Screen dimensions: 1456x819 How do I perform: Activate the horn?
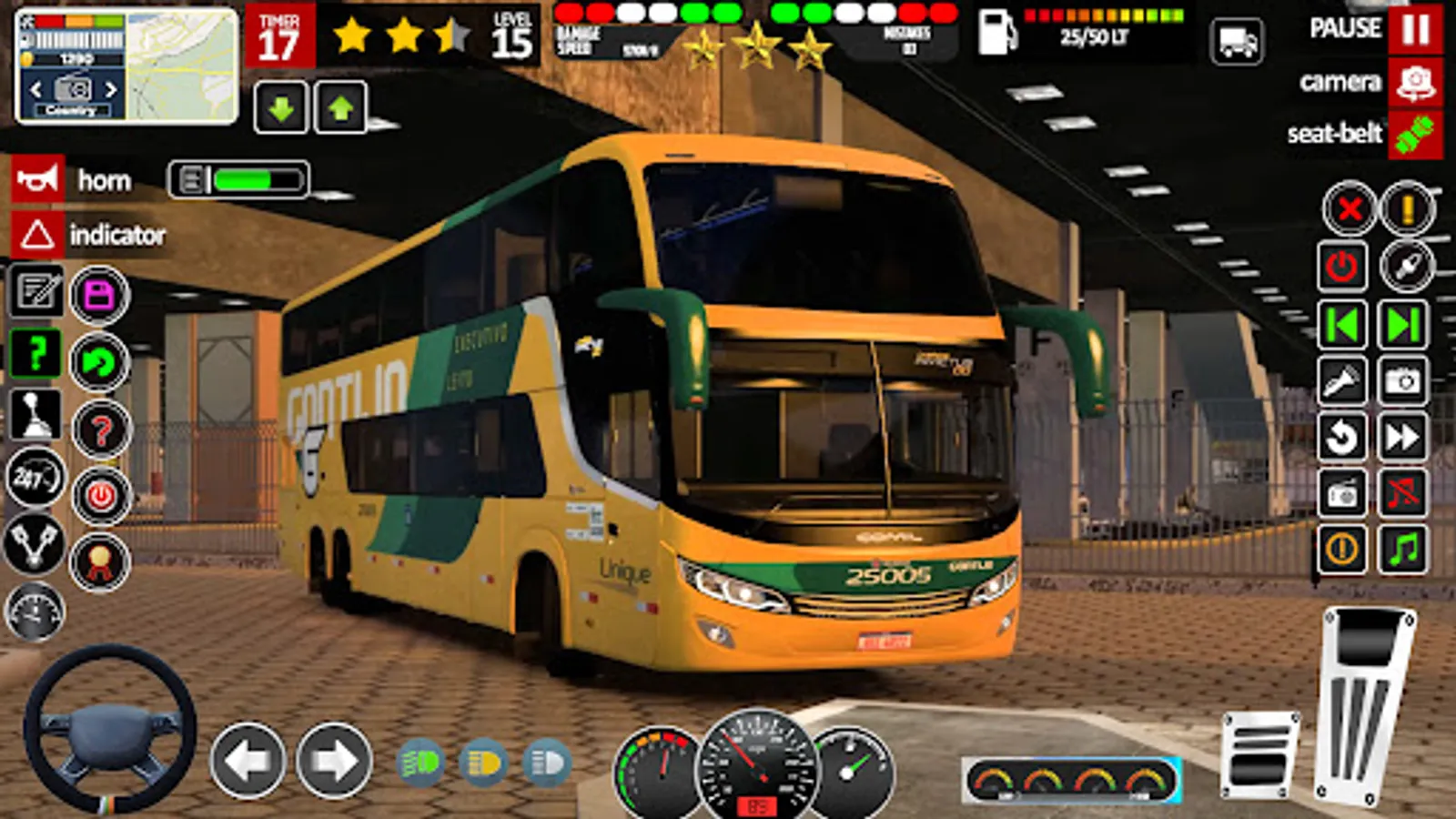pos(36,178)
